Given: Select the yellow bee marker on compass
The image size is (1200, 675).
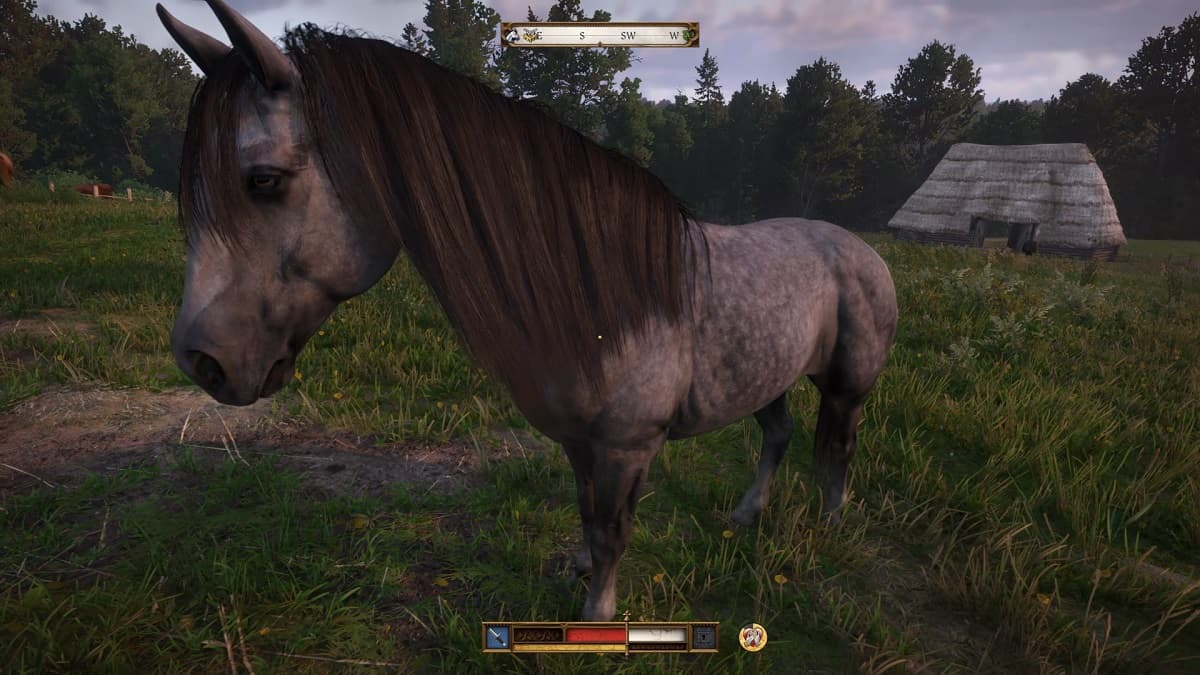Looking at the screenshot, I should coord(530,34).
